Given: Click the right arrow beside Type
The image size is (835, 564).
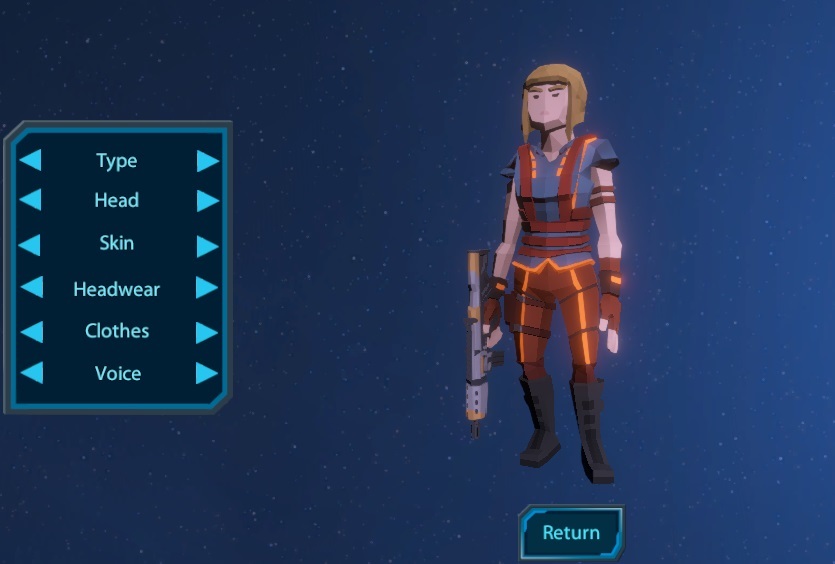Looking at the screenshot, I should 207,161.
